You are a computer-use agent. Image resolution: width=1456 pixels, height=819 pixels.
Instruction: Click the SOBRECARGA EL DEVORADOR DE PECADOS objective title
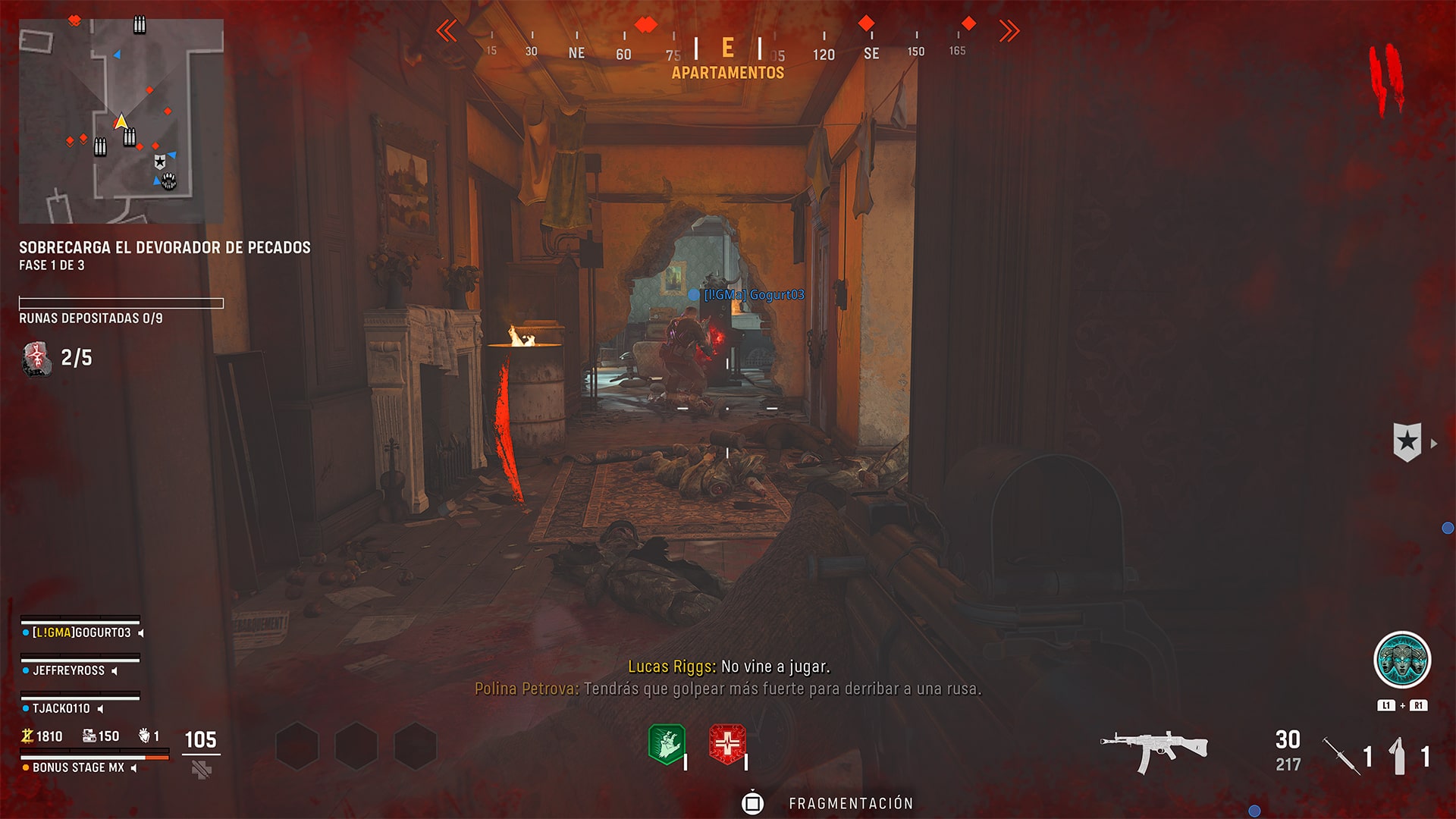pyautogui.click(x=165, y=247)
